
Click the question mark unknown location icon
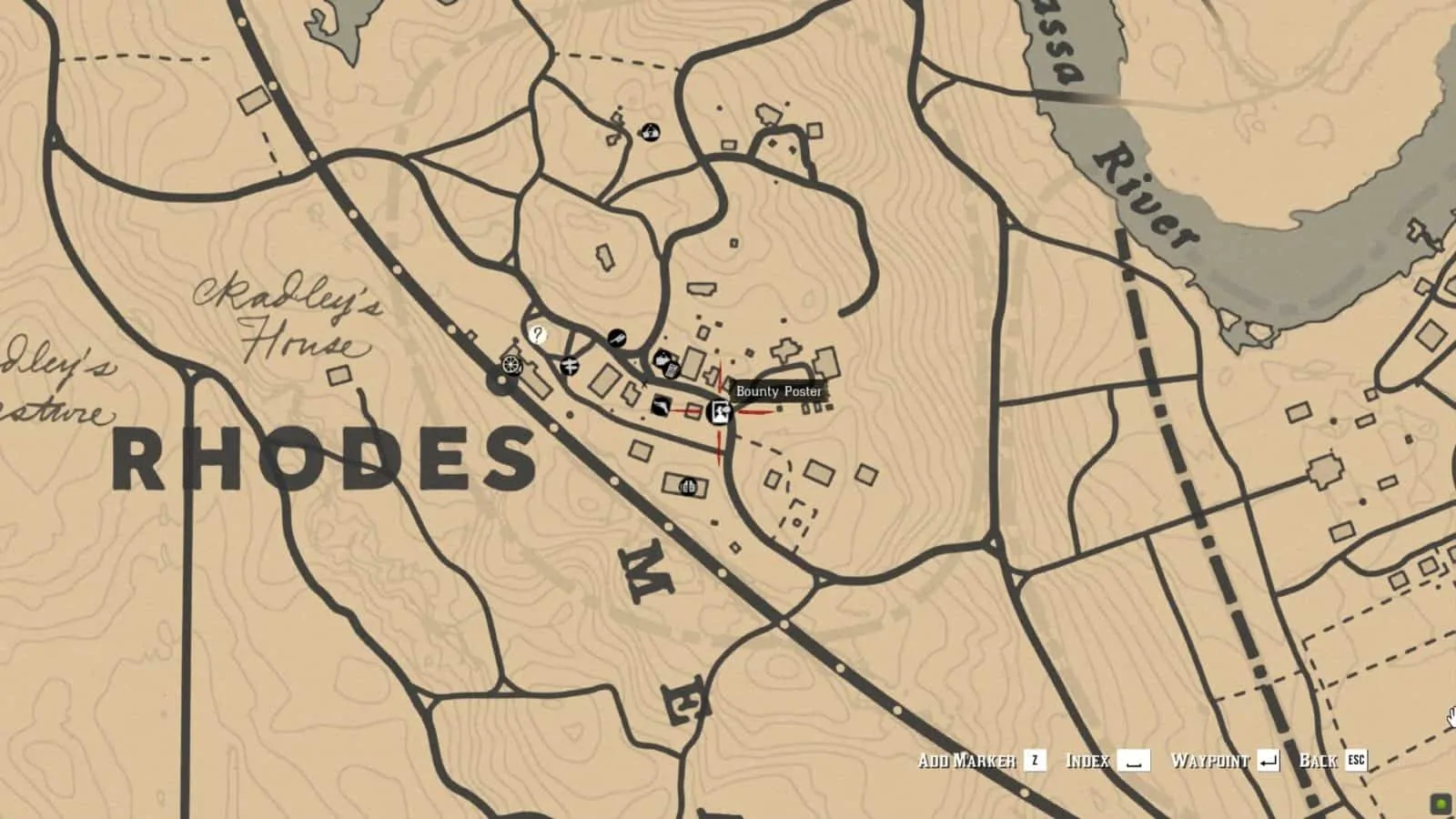(538, 336)
